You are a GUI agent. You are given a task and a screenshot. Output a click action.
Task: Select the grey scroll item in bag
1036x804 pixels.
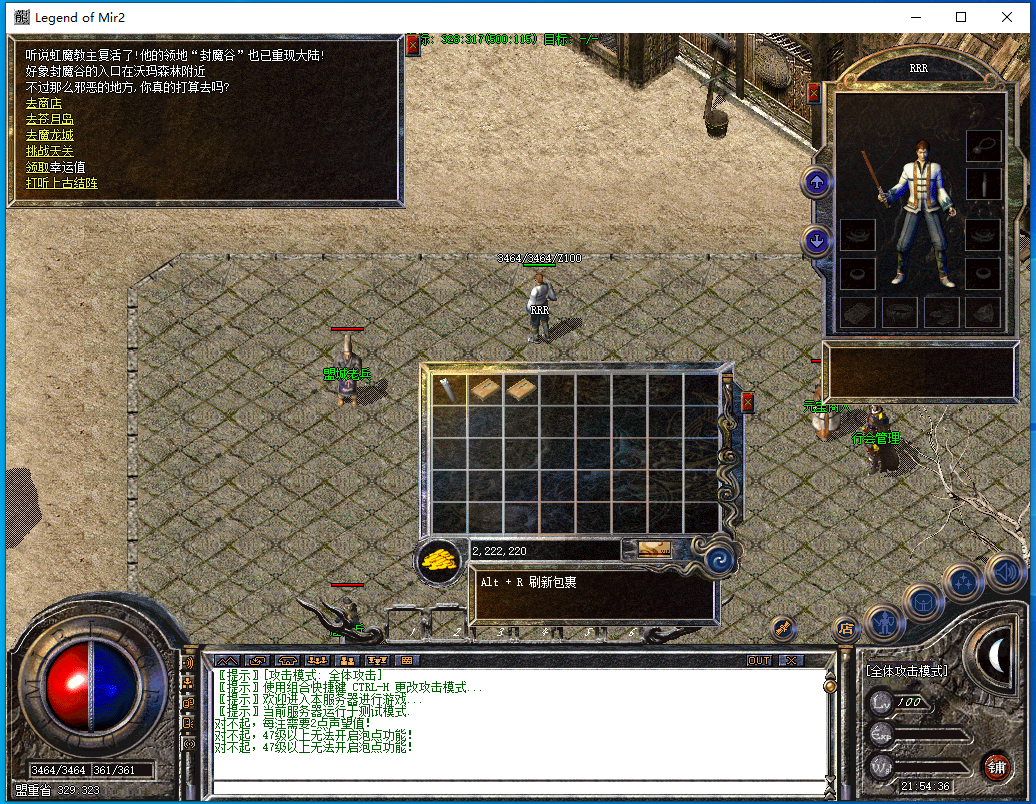pos(449,389)
